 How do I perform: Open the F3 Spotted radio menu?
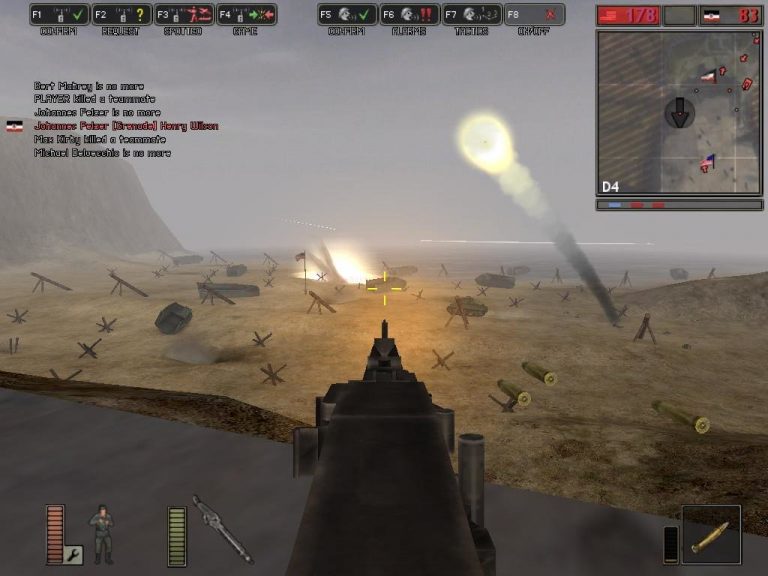coord(183,15)
